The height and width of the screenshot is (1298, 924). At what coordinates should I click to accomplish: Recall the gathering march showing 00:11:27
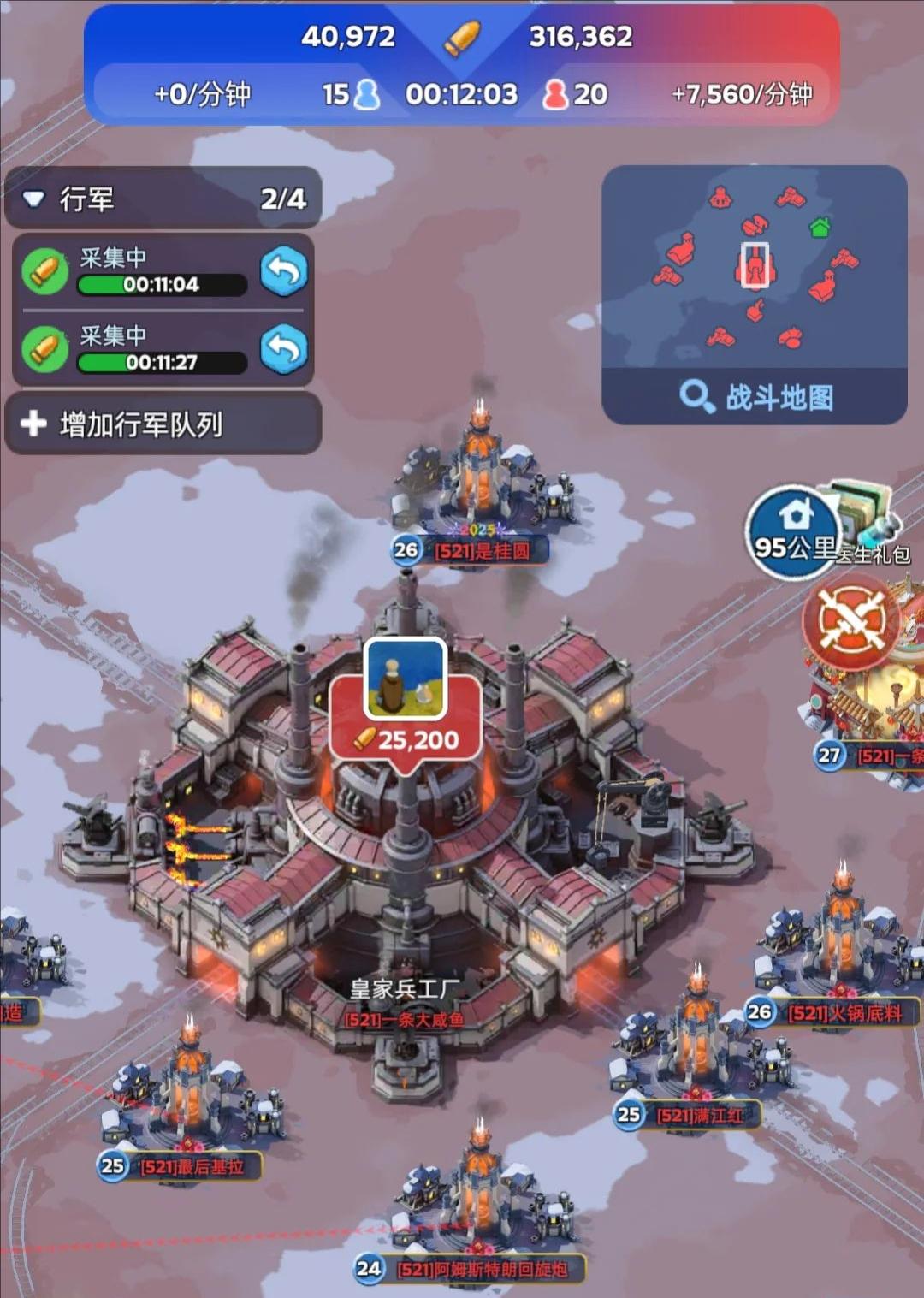pyautogui.click(x=284, y=349)
